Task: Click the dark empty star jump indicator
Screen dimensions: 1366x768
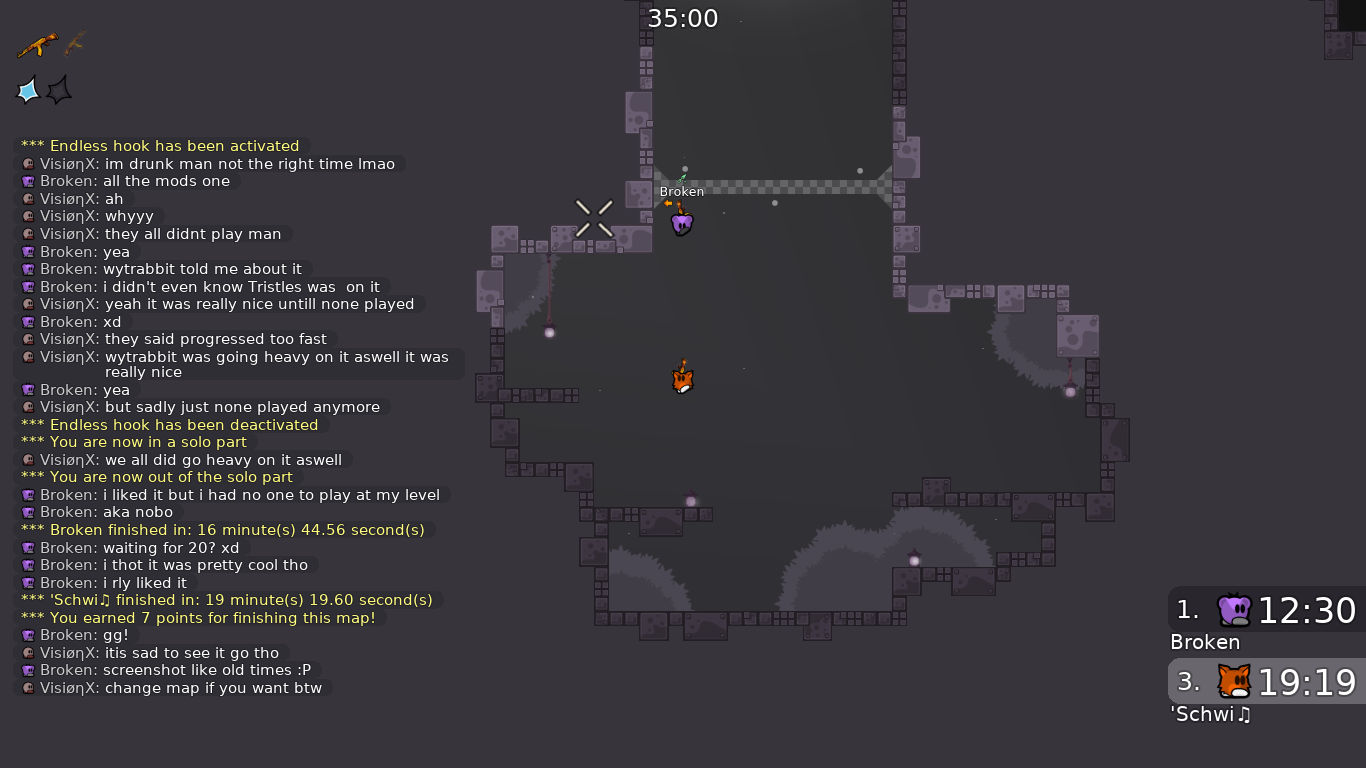Action: click(x=59, y=91)
